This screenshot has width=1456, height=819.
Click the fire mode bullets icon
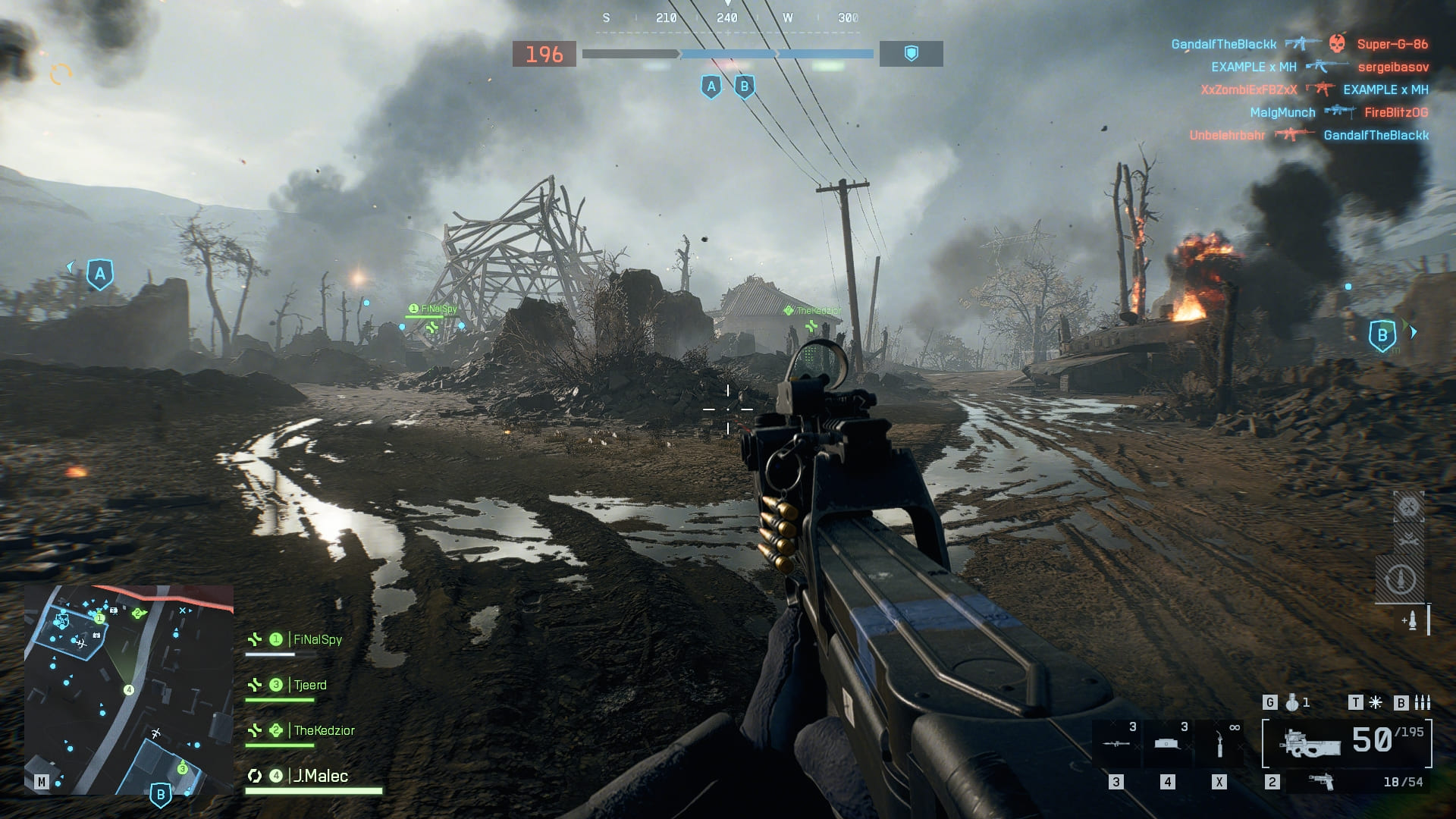[x=1423, y=703]
